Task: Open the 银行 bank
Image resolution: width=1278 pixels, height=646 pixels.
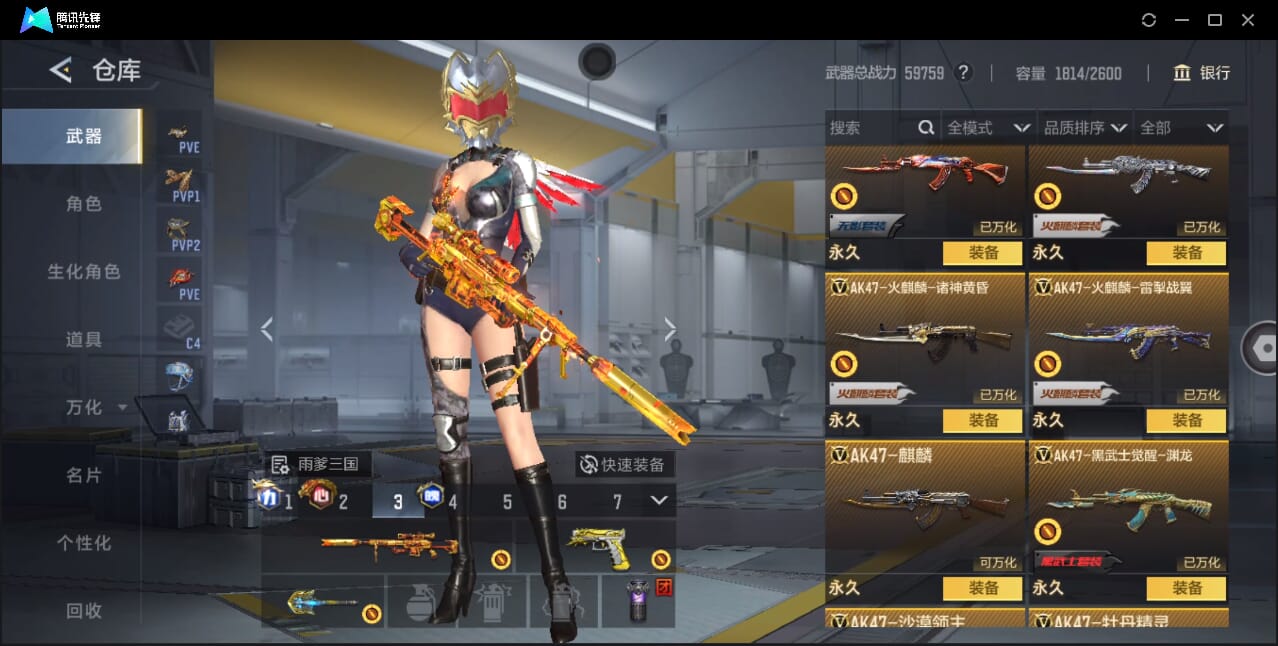Action: tap(1202, 73)
